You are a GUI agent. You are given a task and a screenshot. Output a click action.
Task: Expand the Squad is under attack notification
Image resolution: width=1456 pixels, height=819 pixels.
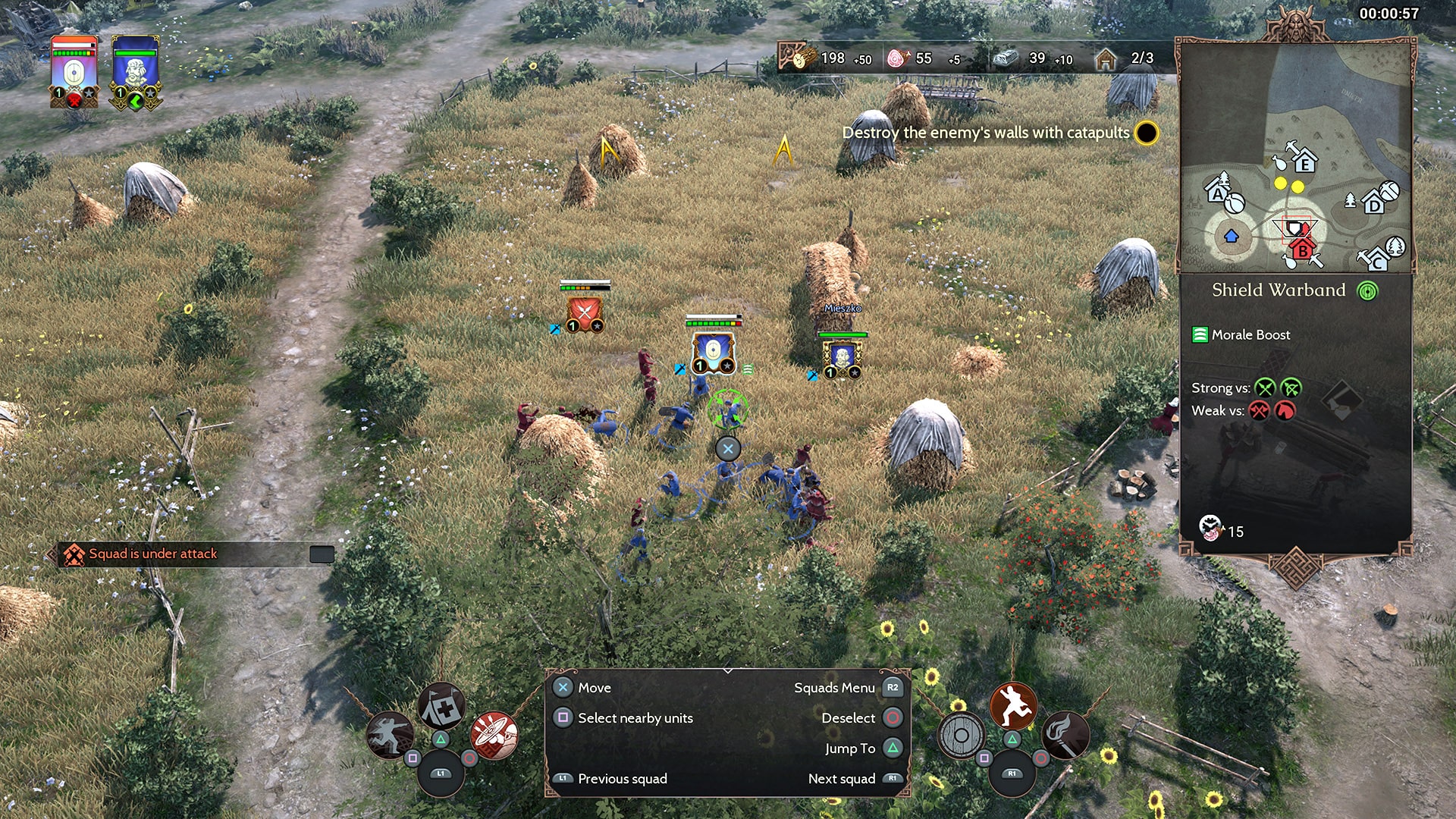point(322,554)
